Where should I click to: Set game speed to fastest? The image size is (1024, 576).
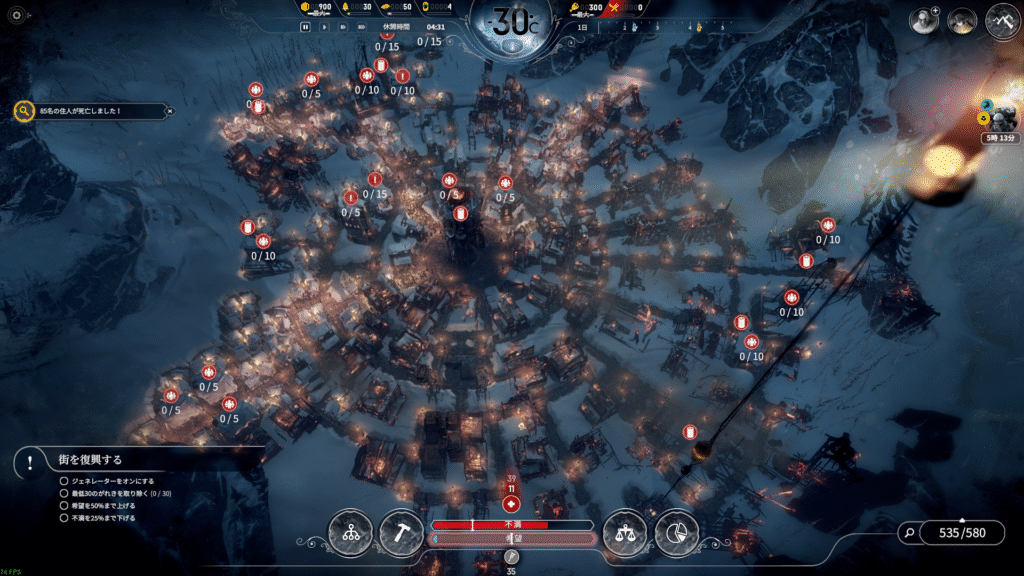pyautogui.click(x=360, y=27)
